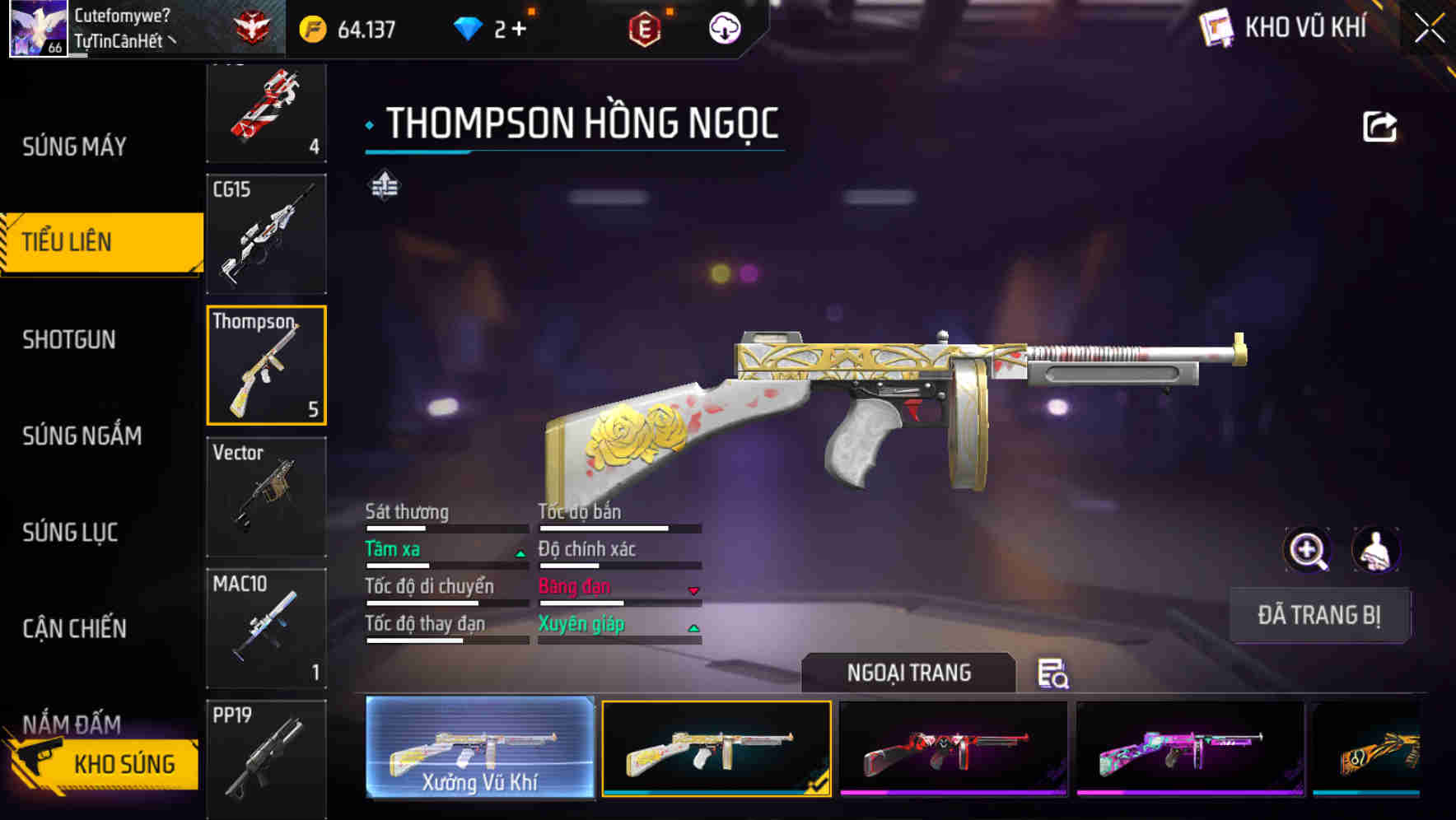Click the cloud download icon in the top bar

click(723, 27)
